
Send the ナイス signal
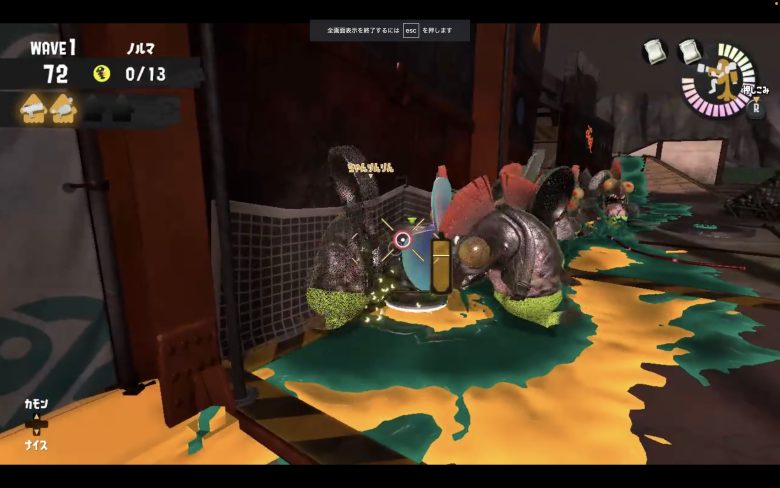click(36, 445)
